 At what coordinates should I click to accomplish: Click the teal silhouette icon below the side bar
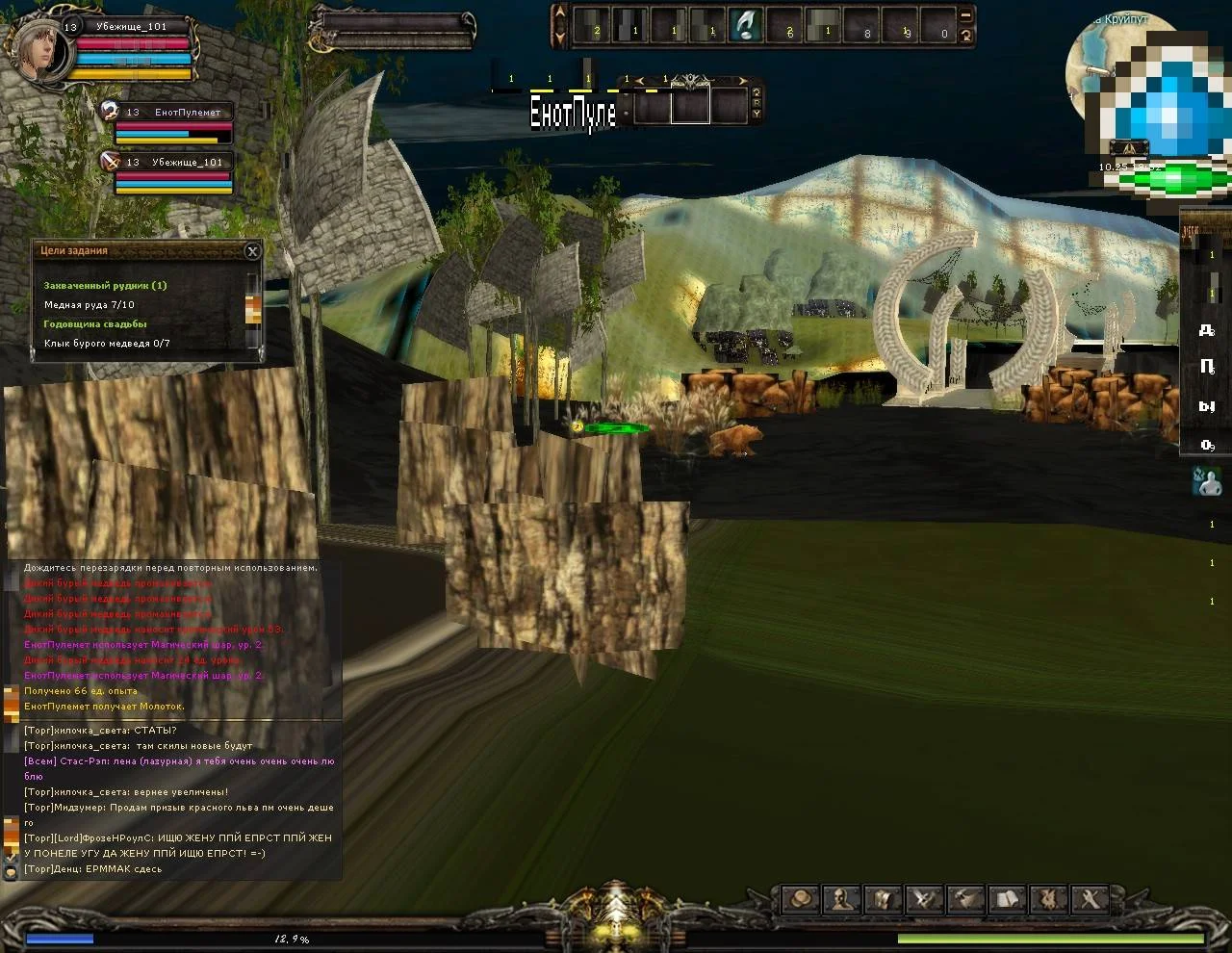(1207, 481)
